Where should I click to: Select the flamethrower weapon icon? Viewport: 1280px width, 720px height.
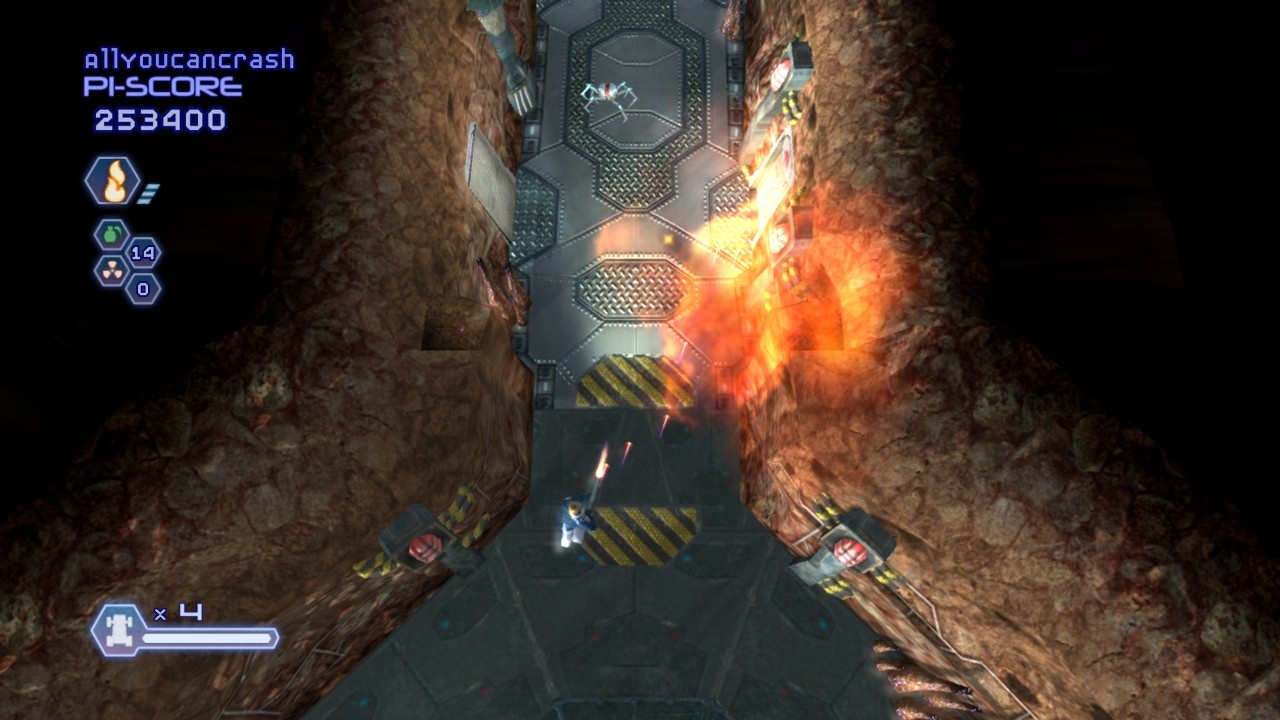[112, 182]
